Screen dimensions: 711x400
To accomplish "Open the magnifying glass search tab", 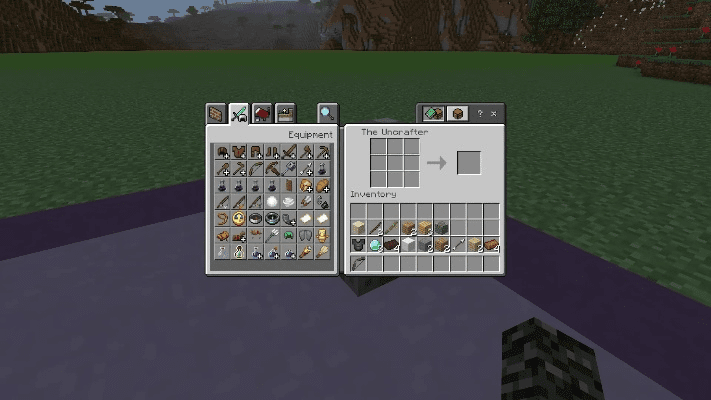I will point(327,113).
